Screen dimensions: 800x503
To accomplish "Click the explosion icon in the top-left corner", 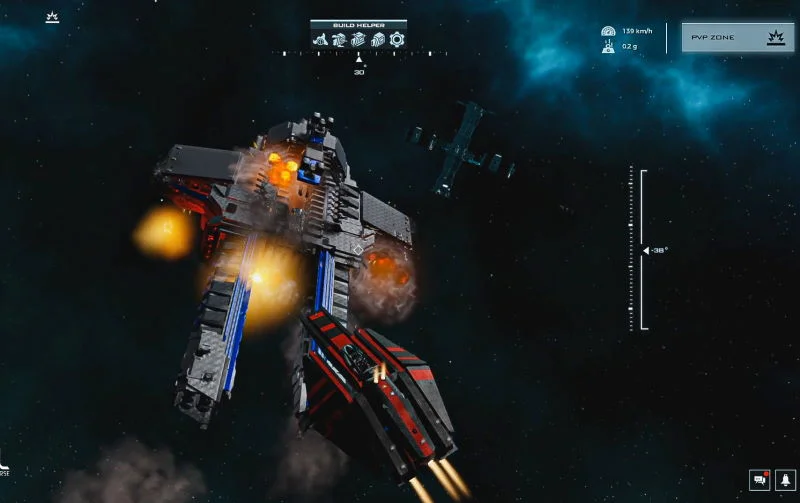I will point(52,17).
